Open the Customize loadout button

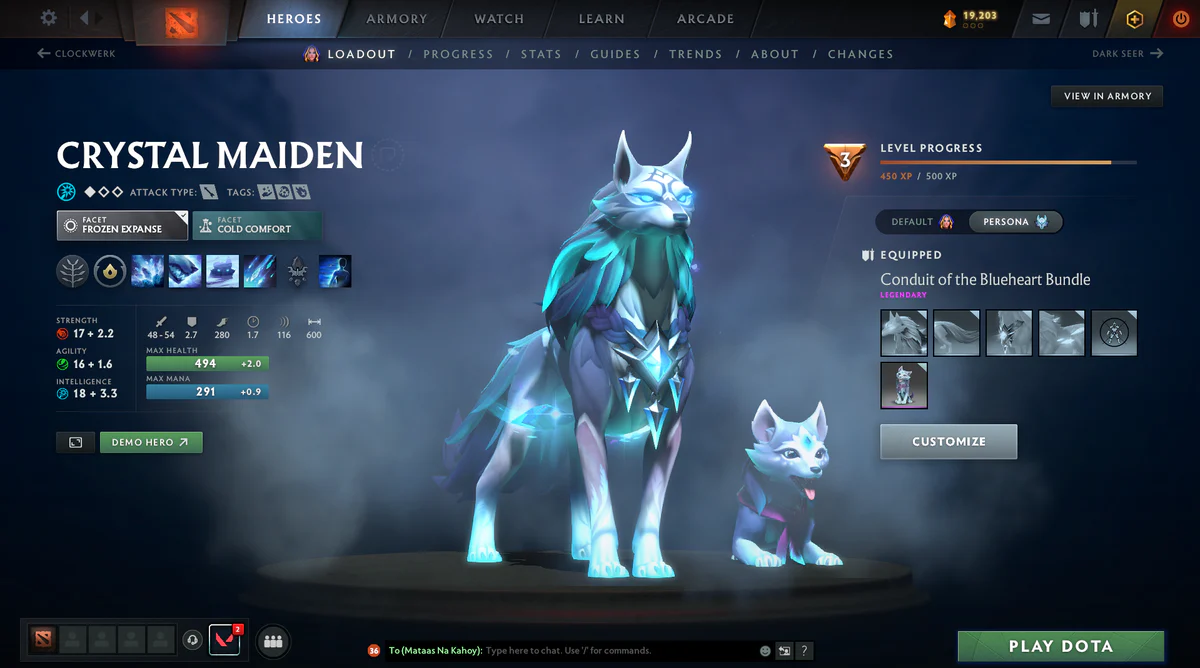(x=948, y=441)
